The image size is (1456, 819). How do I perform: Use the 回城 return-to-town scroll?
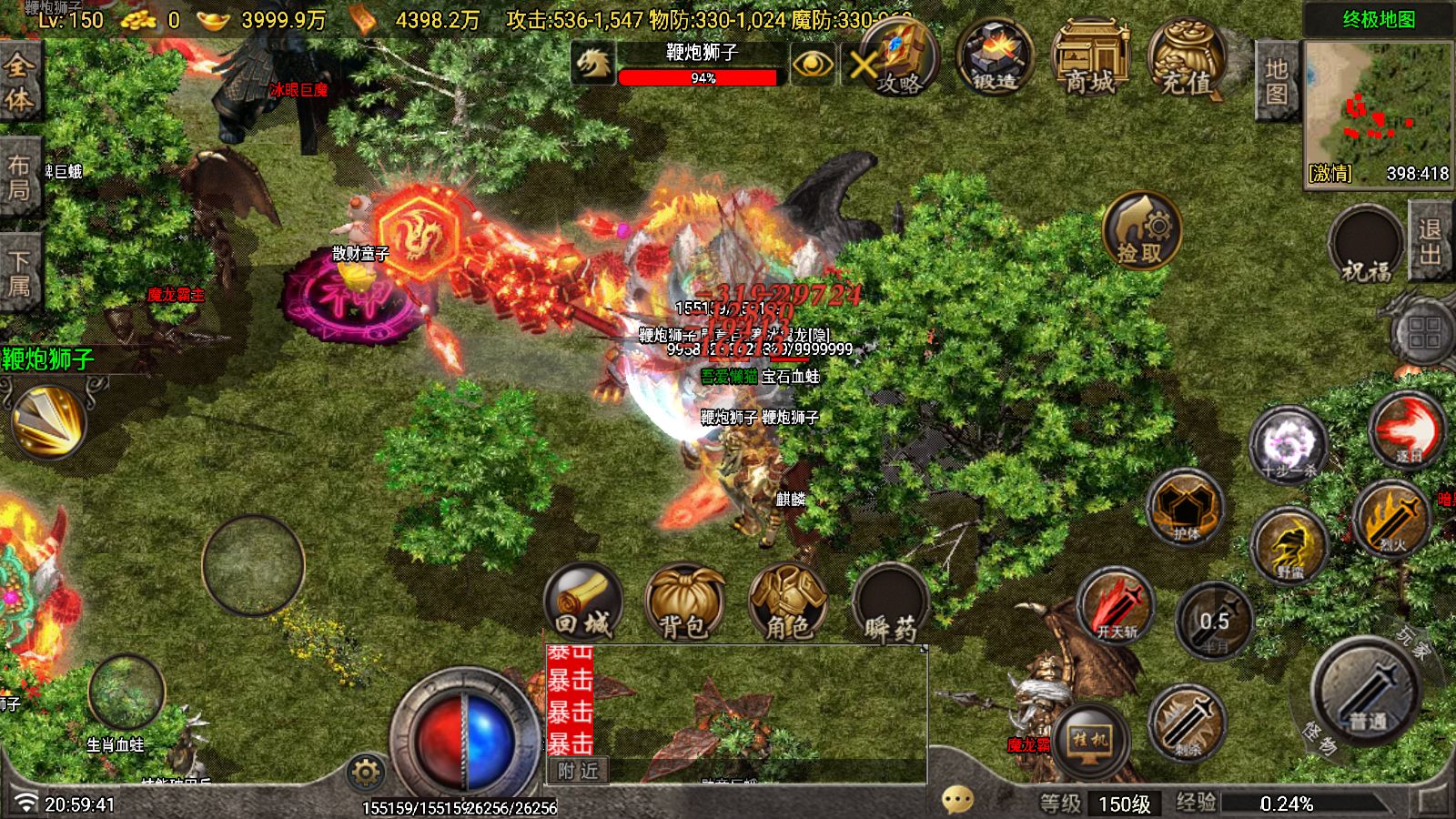point(583,602)
